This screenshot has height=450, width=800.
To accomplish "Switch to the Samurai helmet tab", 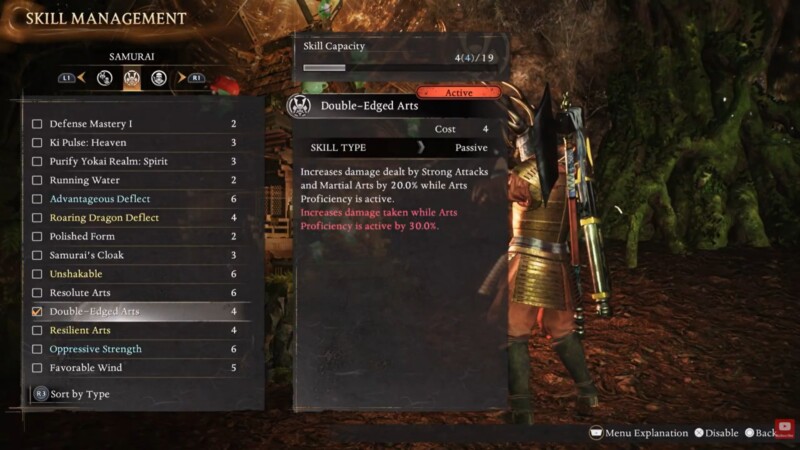I will click(131, 77).
